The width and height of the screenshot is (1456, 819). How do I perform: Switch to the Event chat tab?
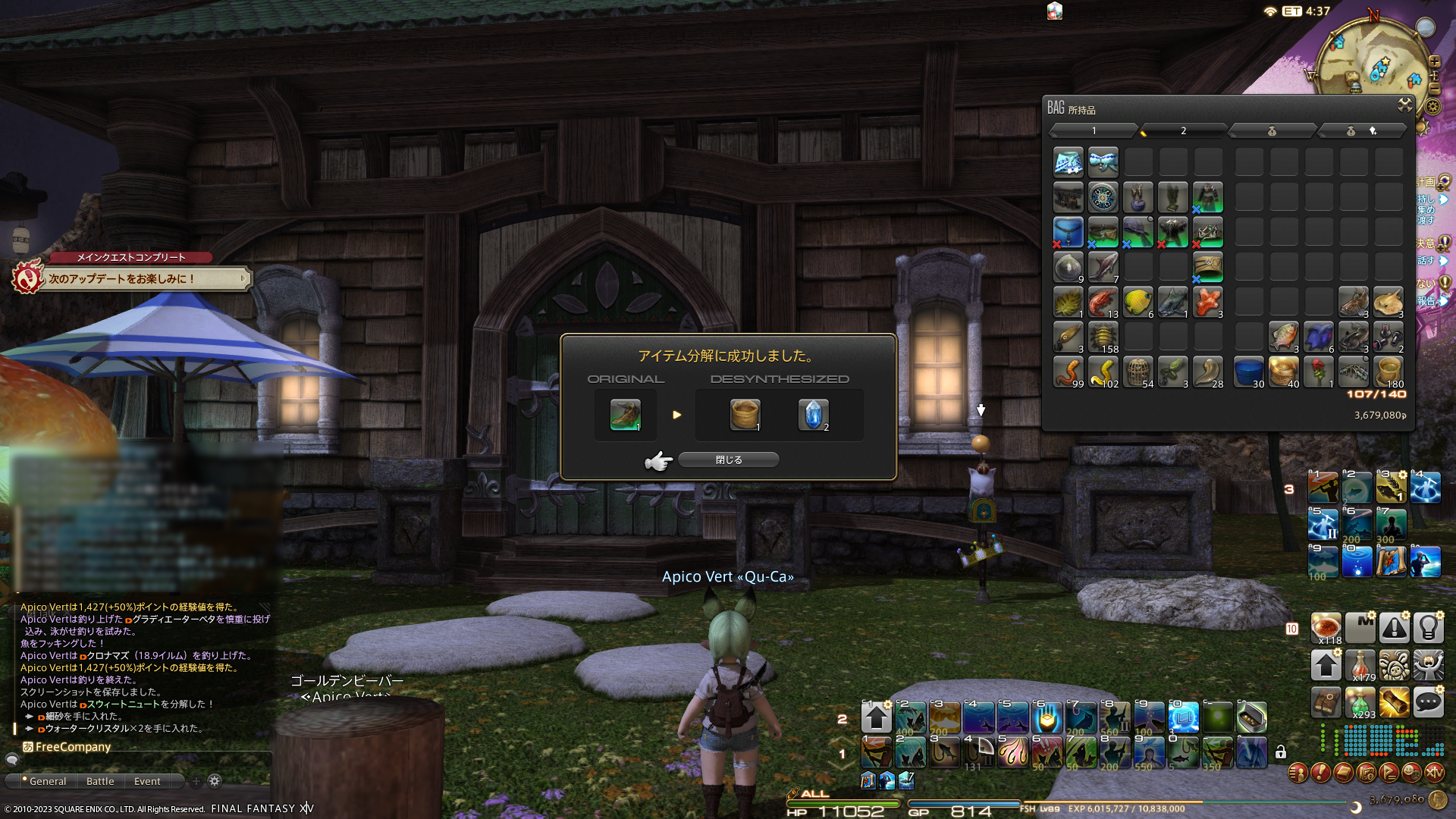147,781
